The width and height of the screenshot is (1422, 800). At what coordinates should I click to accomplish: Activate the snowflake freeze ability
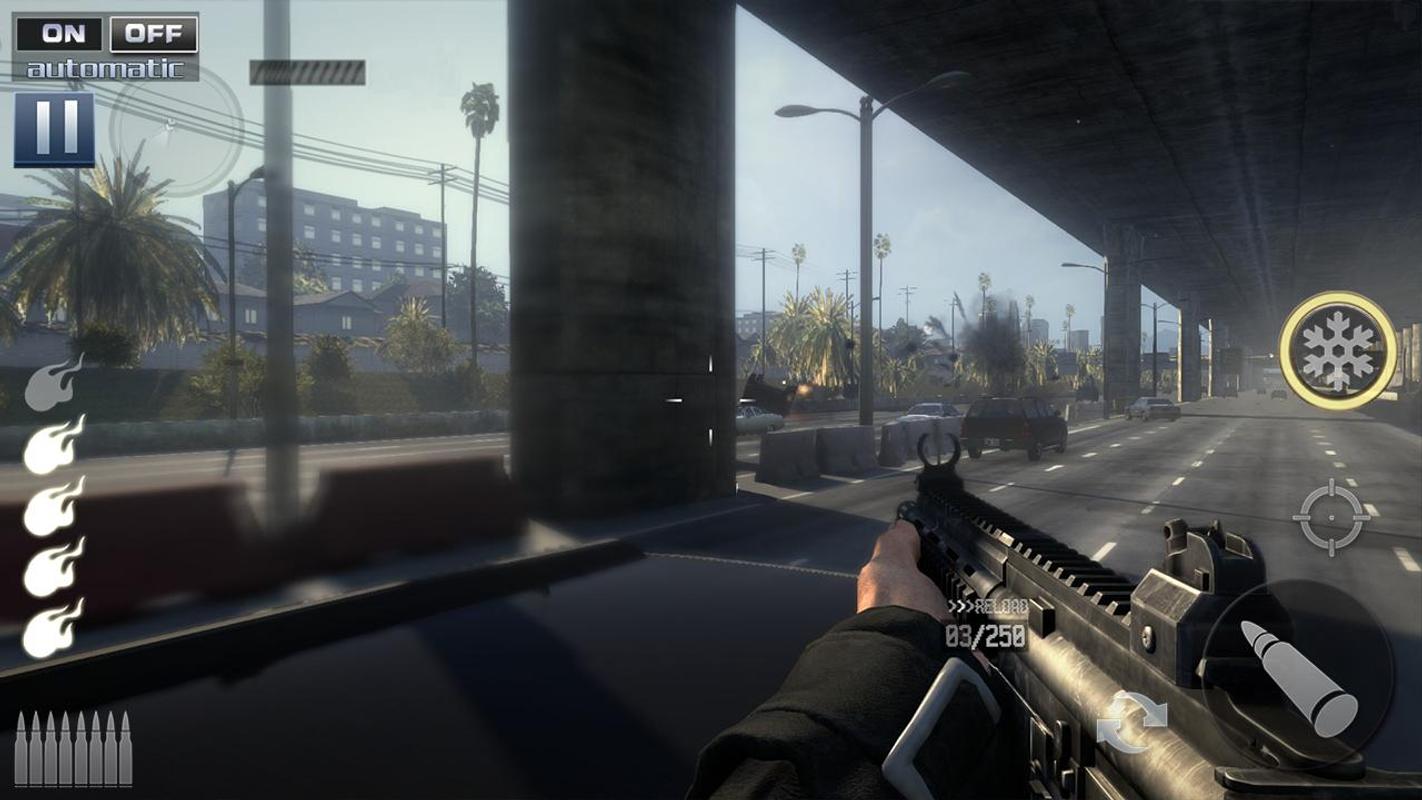click(1338, 351)
